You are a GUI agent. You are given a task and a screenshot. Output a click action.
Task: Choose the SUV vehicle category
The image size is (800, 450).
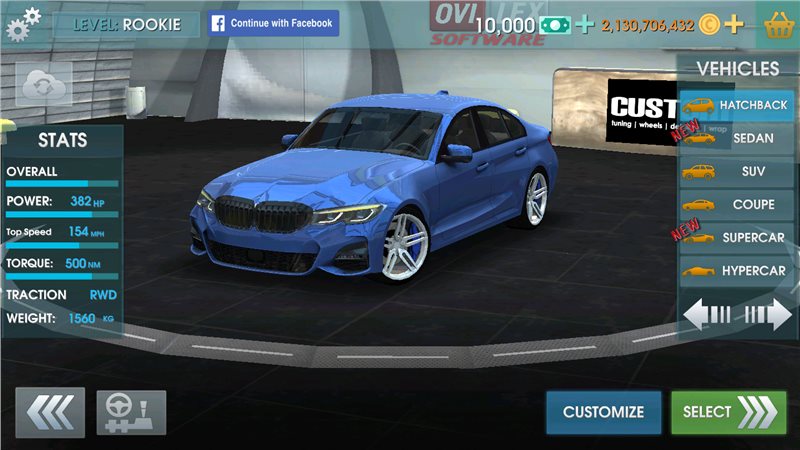[x=739, y=171]
